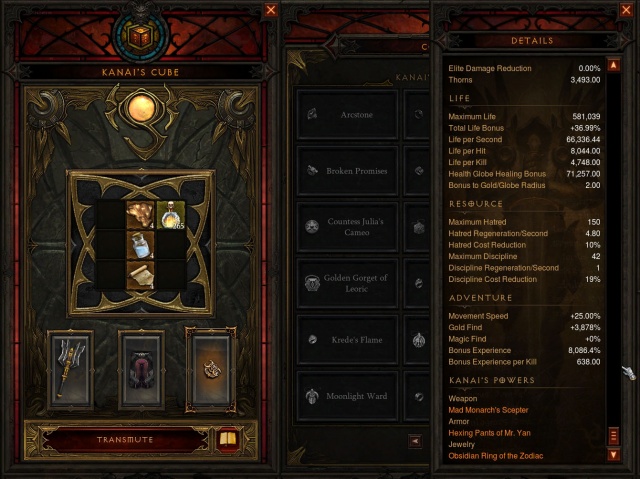The width and height of the screenshot is (640, 479).
Task: Choose the Krede's Flame entry
Action: (x=347, y=340)
